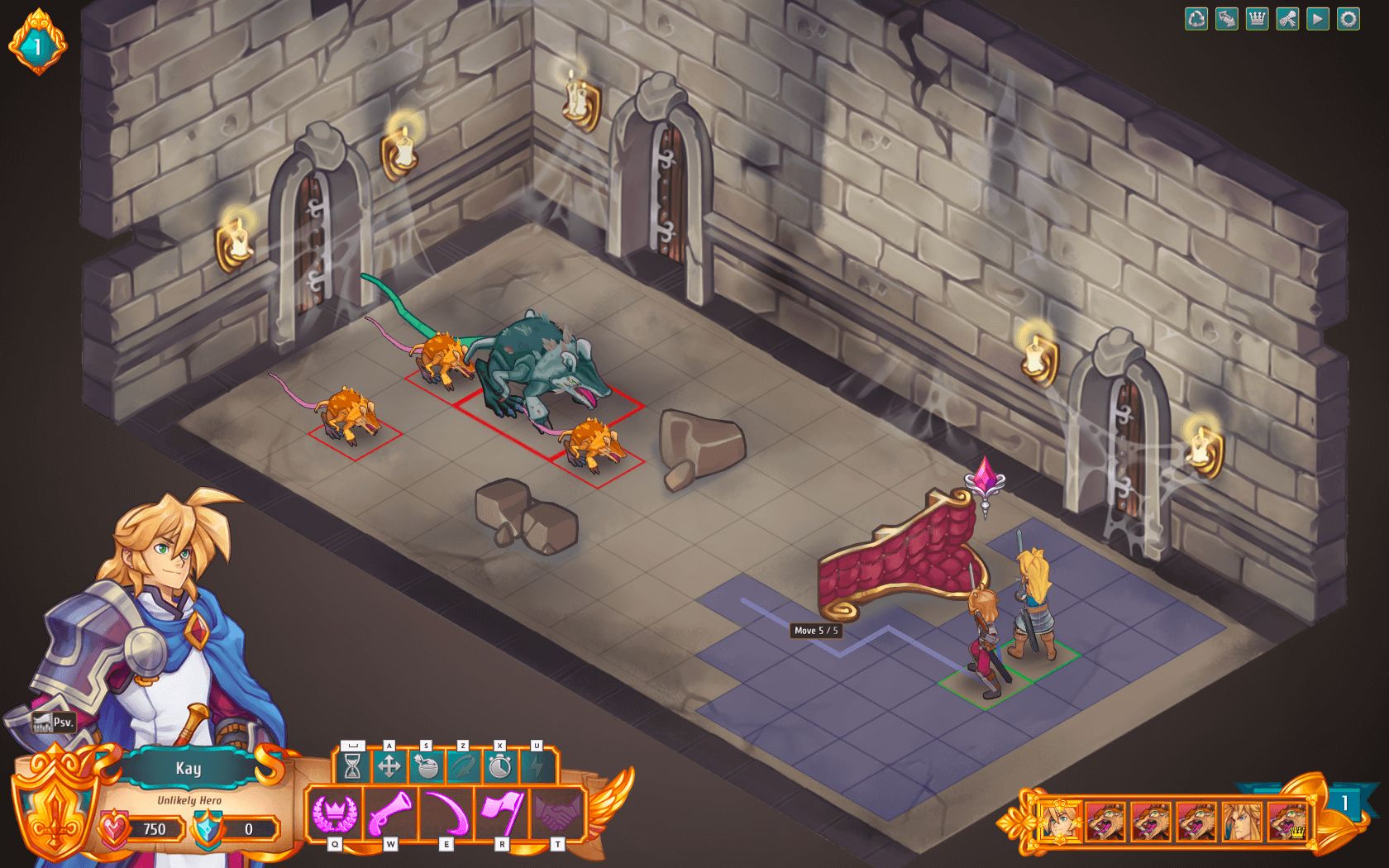Select the crowned rat boss turn portrait
The height and width of the screenshot is (868, 1389).
(x=1287, y=821)
